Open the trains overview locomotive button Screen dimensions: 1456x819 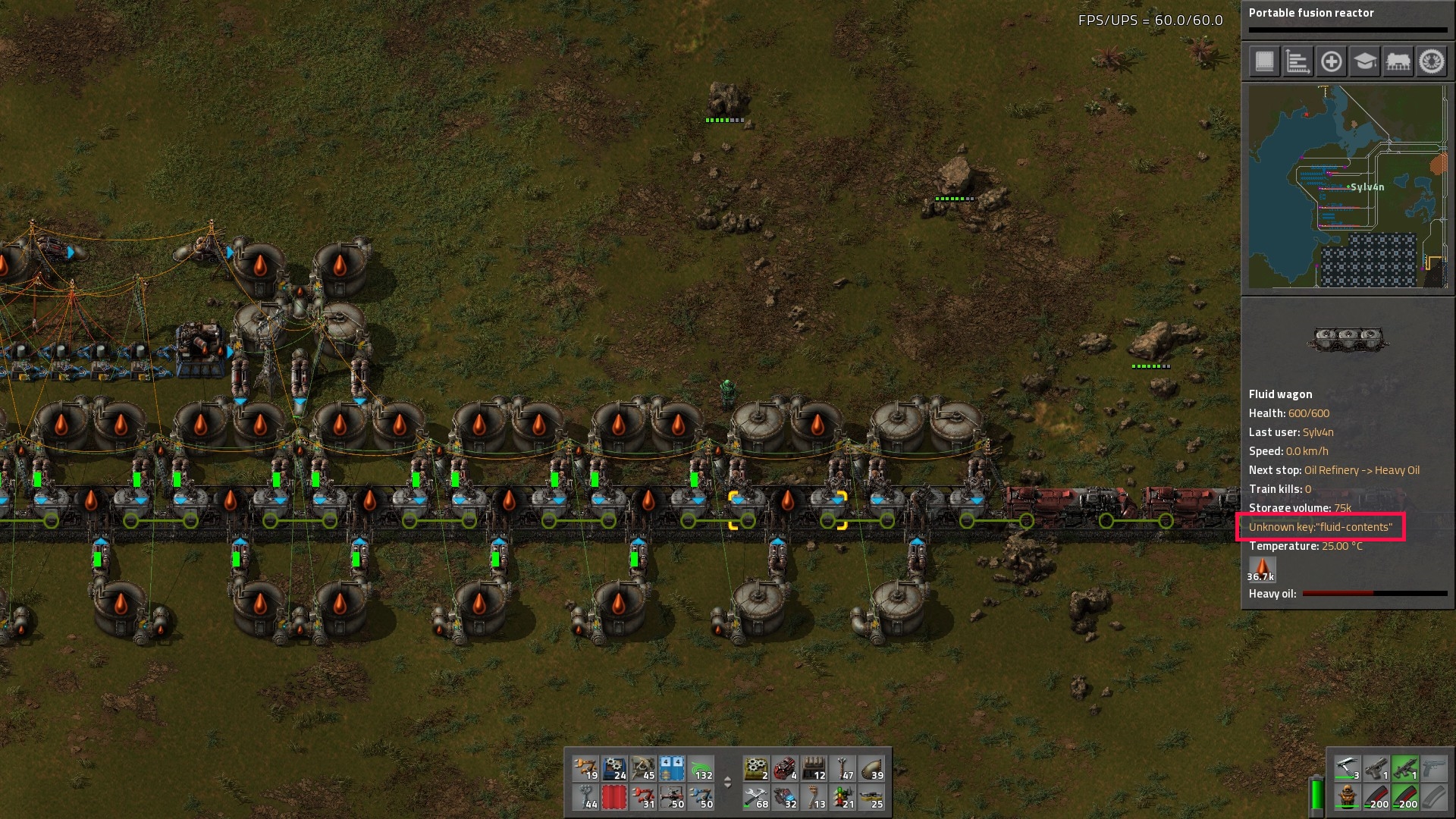(1398, 61)
